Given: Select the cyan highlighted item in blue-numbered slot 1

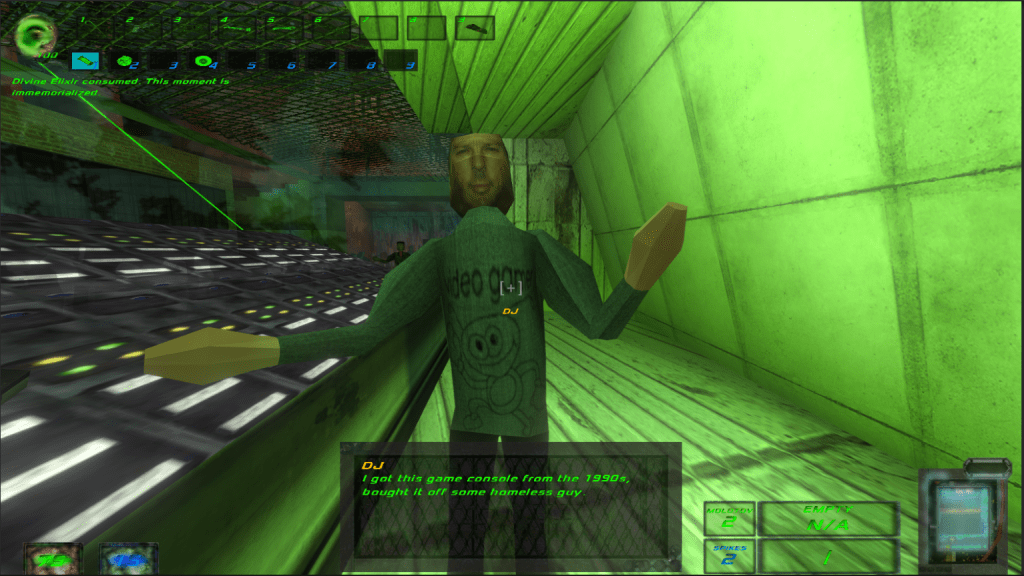Looking at the screenshot, I should (86, 62).
